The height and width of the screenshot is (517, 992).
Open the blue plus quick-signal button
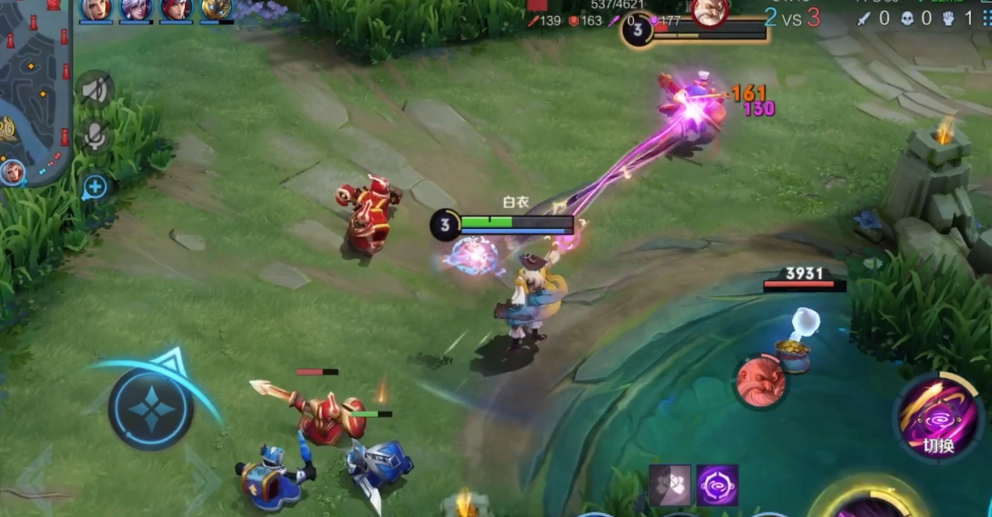[95, 186]
